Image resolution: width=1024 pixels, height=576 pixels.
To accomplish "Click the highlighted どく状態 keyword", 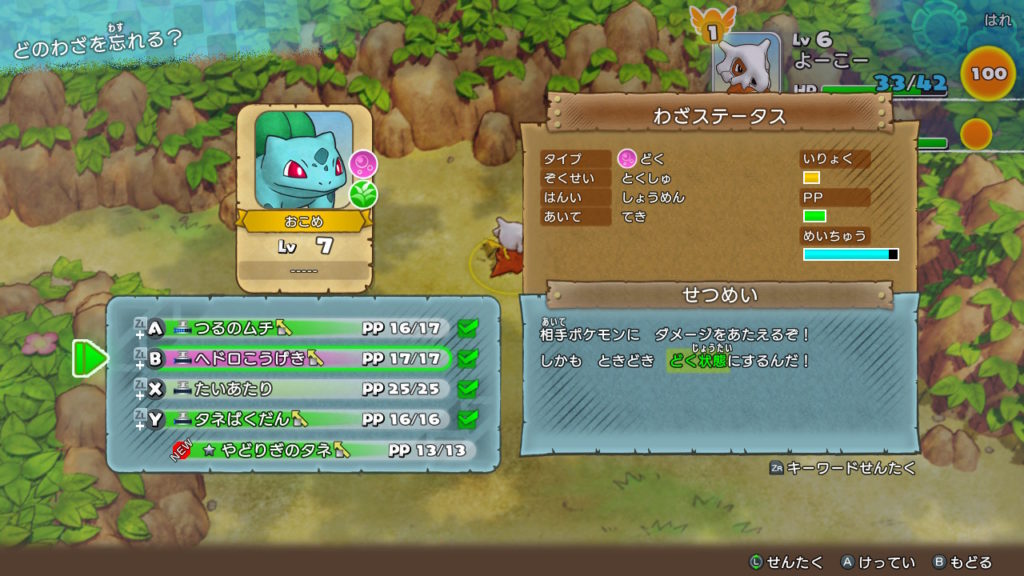I will 698,360.
